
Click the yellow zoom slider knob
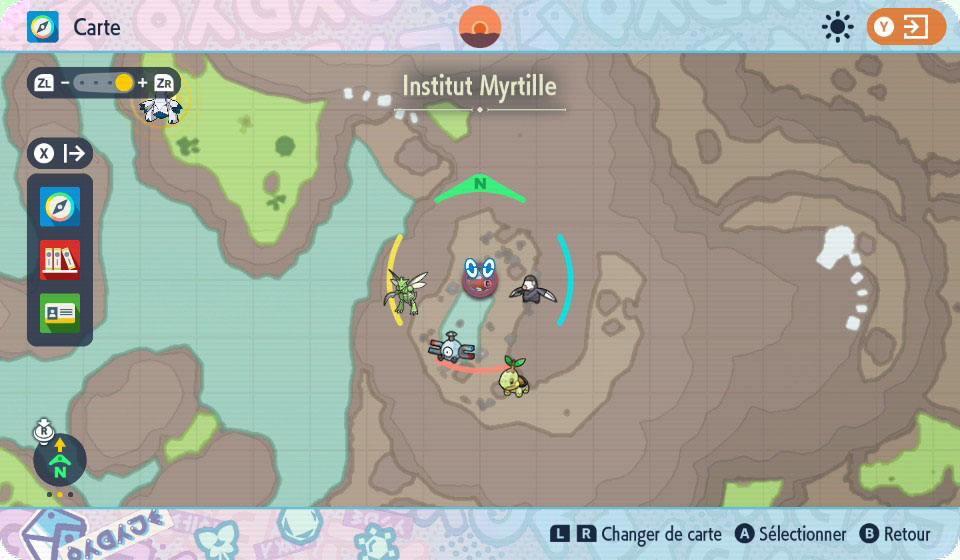[124, 83]
